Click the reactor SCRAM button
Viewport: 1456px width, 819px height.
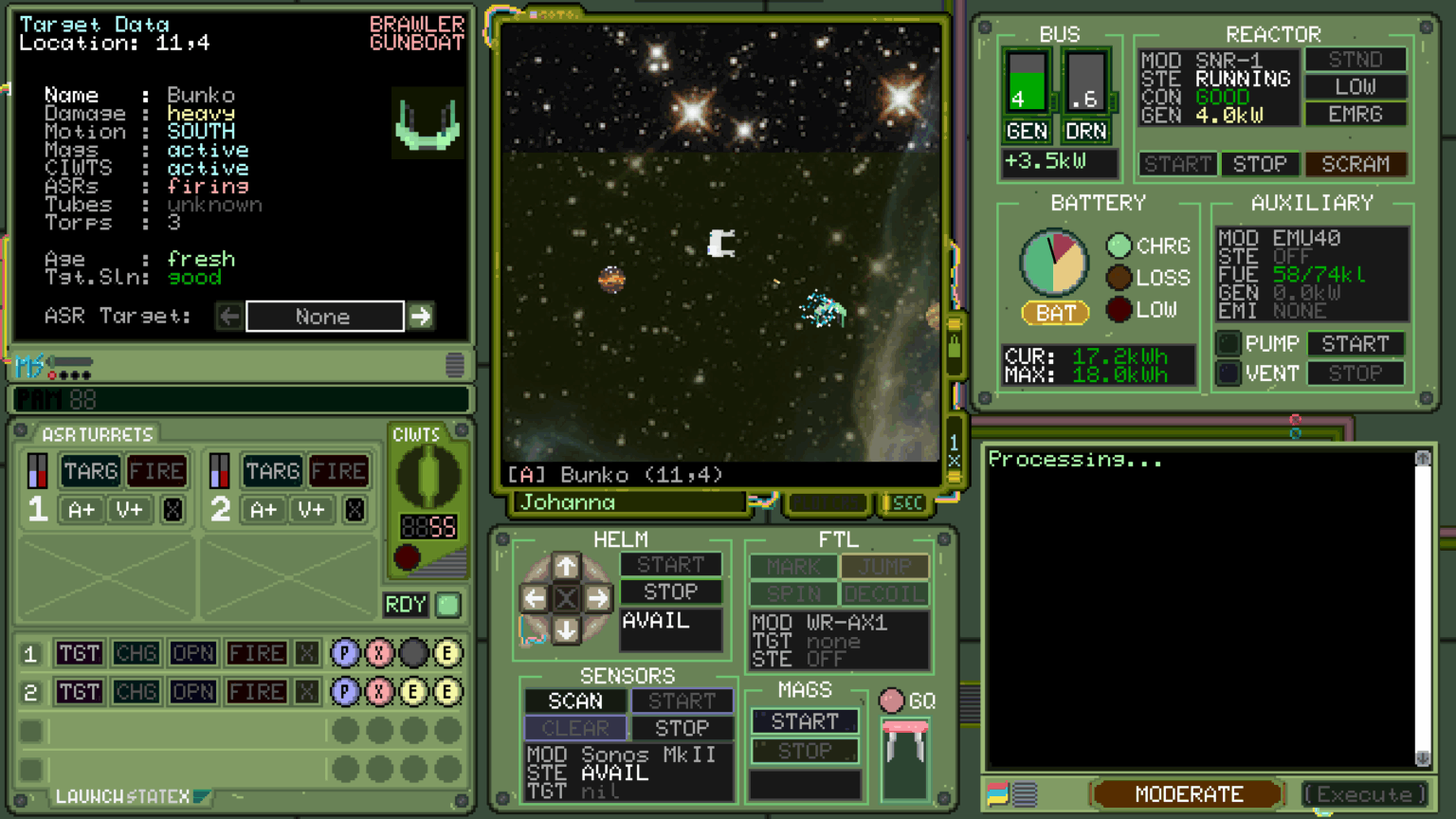point(1356,164)
